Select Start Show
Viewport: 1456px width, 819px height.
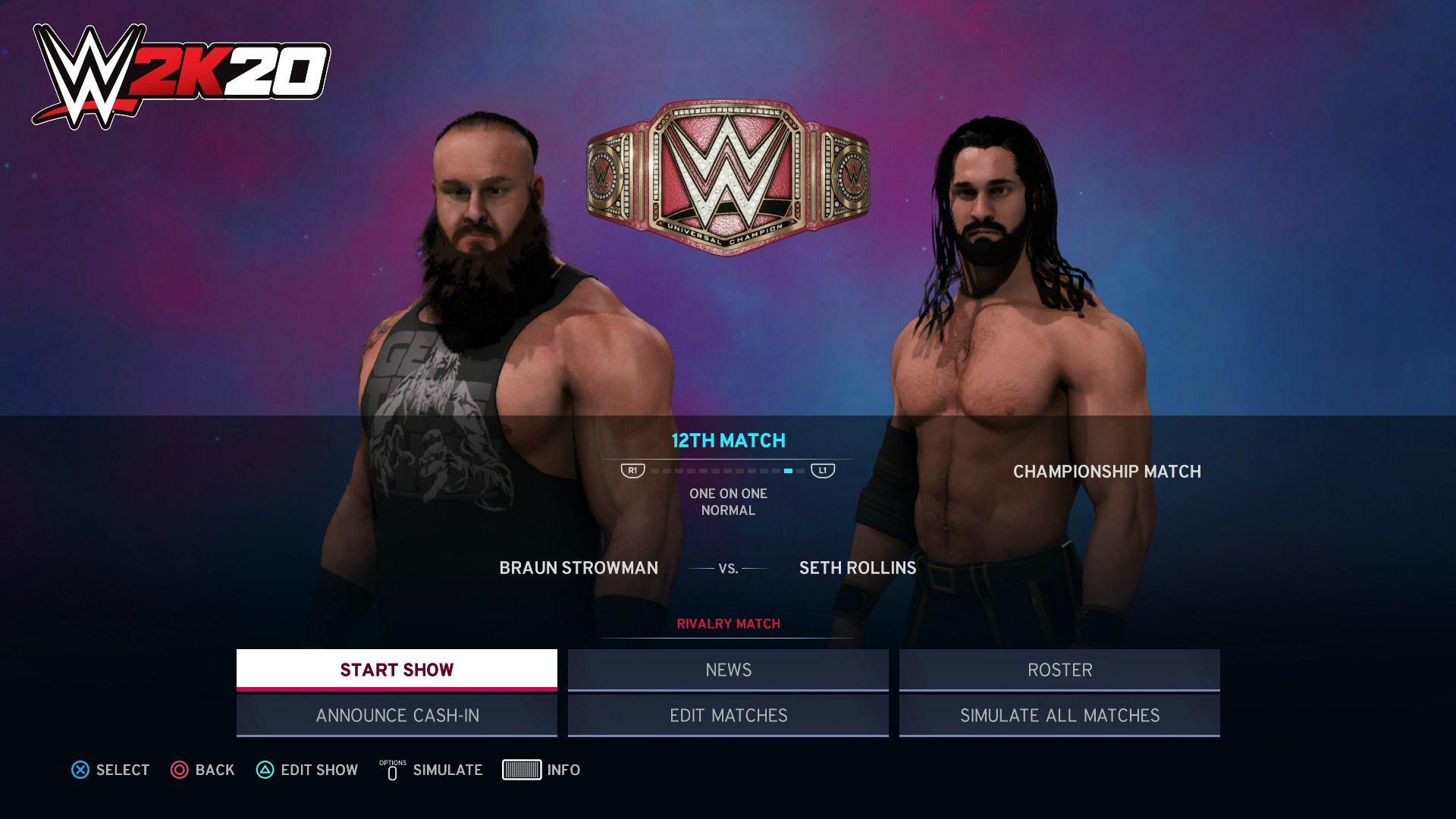396,670
